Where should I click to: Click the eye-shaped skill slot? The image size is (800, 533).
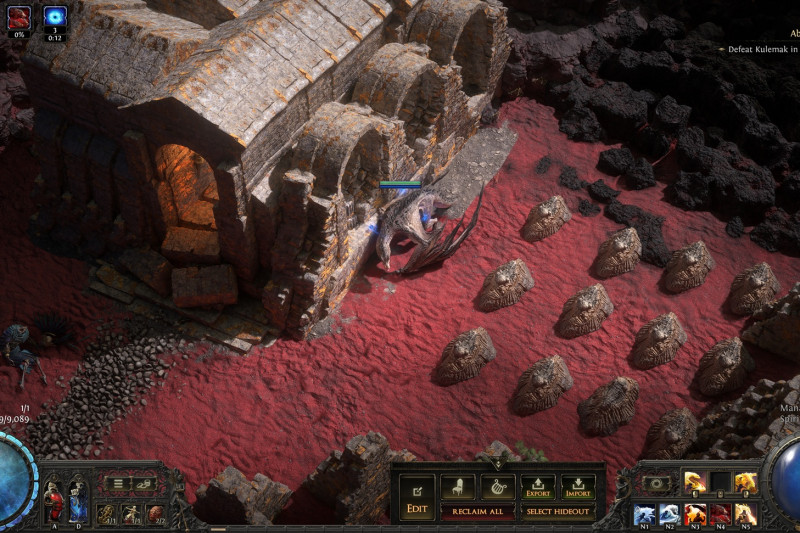[657, 483]
